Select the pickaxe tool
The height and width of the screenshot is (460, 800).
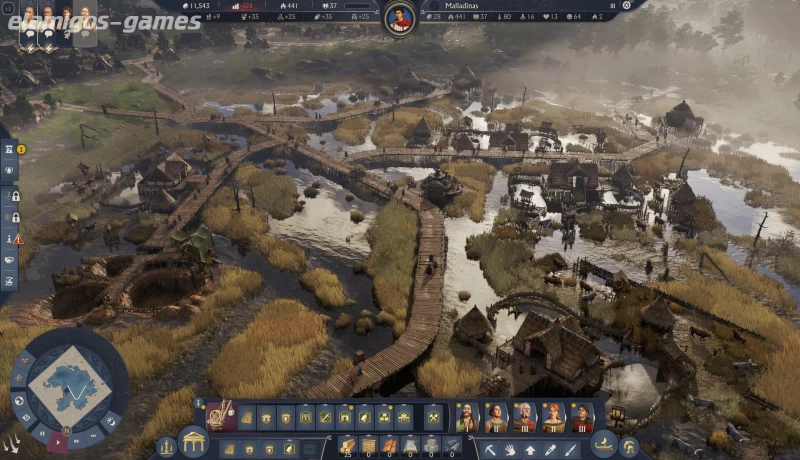pos(490,447)
